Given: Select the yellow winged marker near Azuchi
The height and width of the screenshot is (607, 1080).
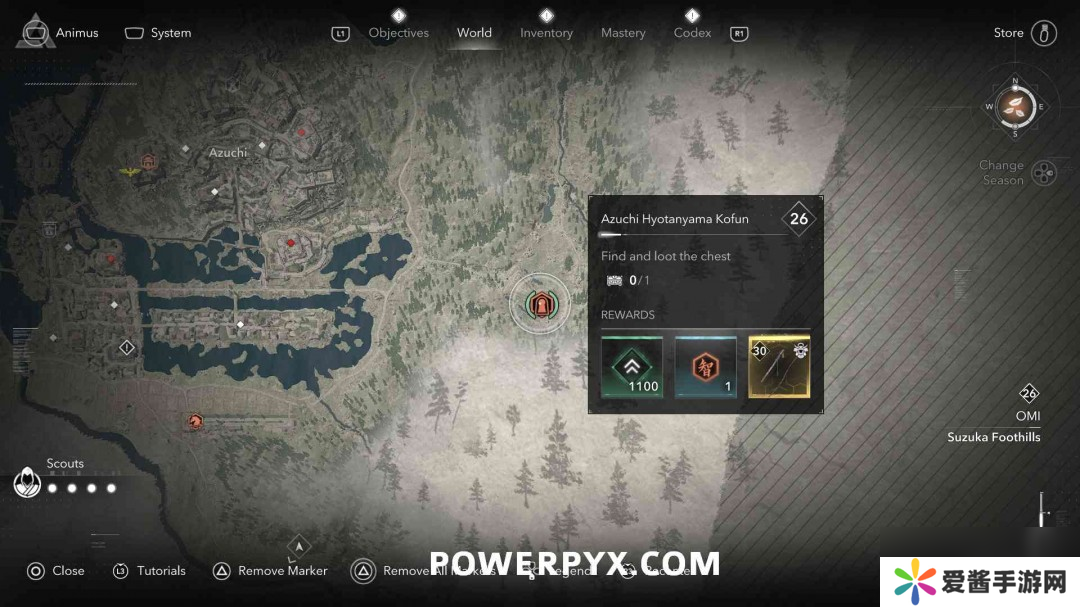Looking at the screenshot, I should click(x=130, y=172).
